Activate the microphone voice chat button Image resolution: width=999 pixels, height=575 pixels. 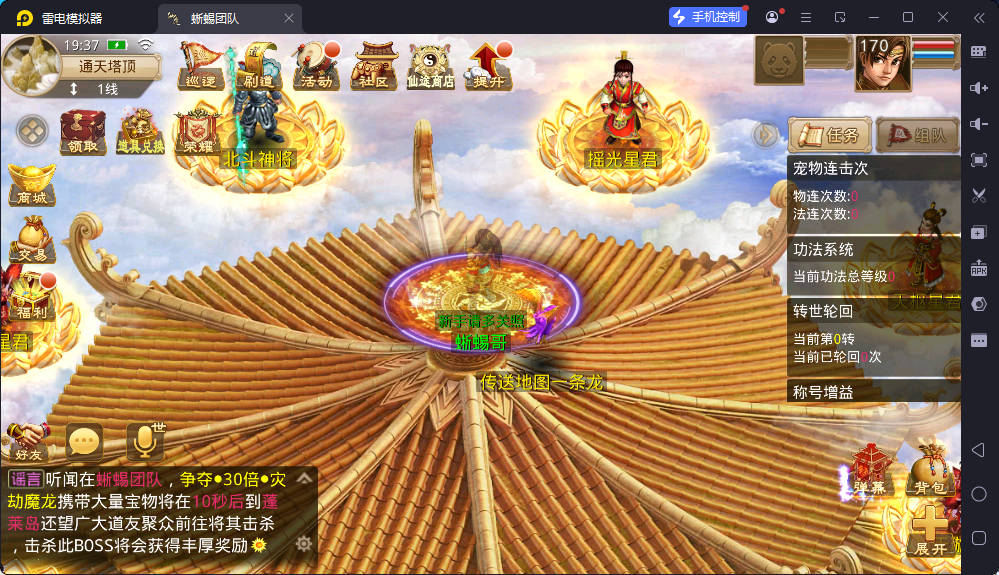(x=144, y=441)
